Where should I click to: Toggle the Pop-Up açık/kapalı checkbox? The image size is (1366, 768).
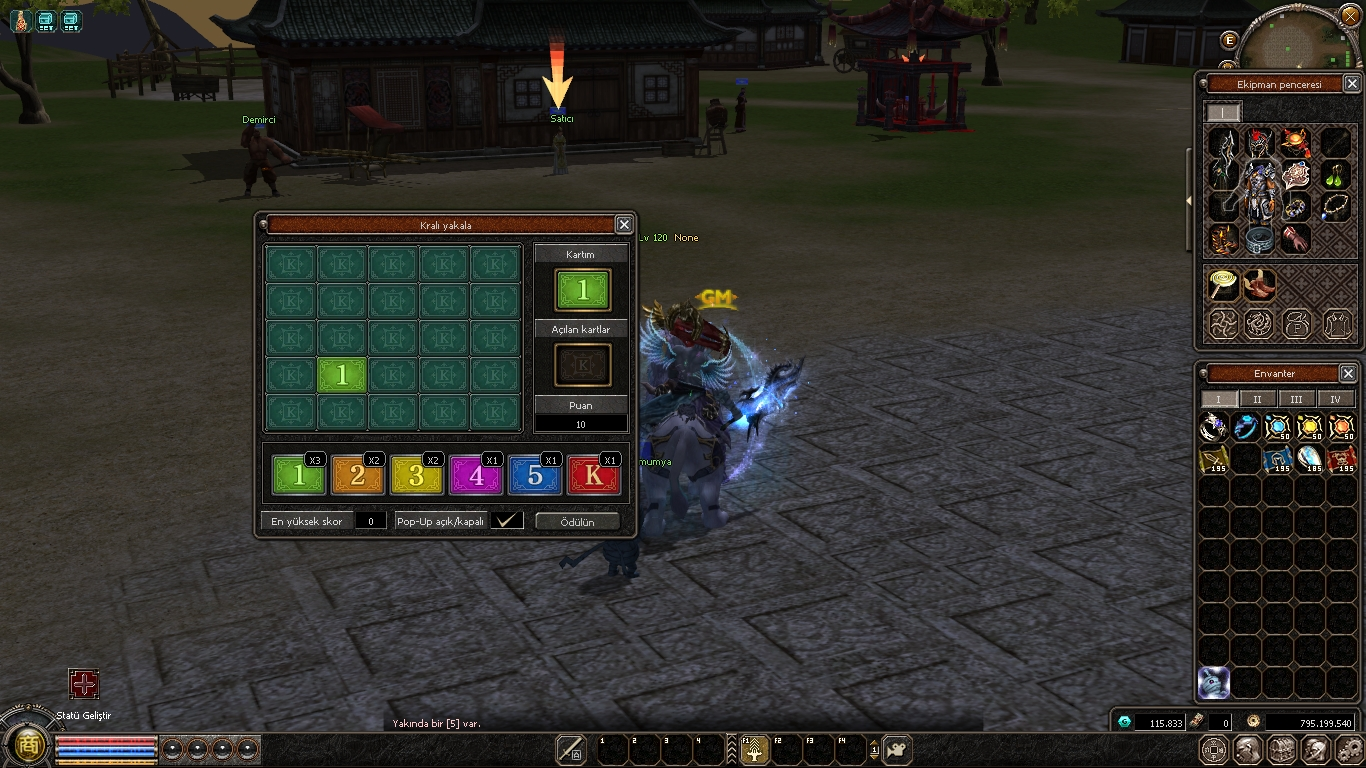[507, 521]
